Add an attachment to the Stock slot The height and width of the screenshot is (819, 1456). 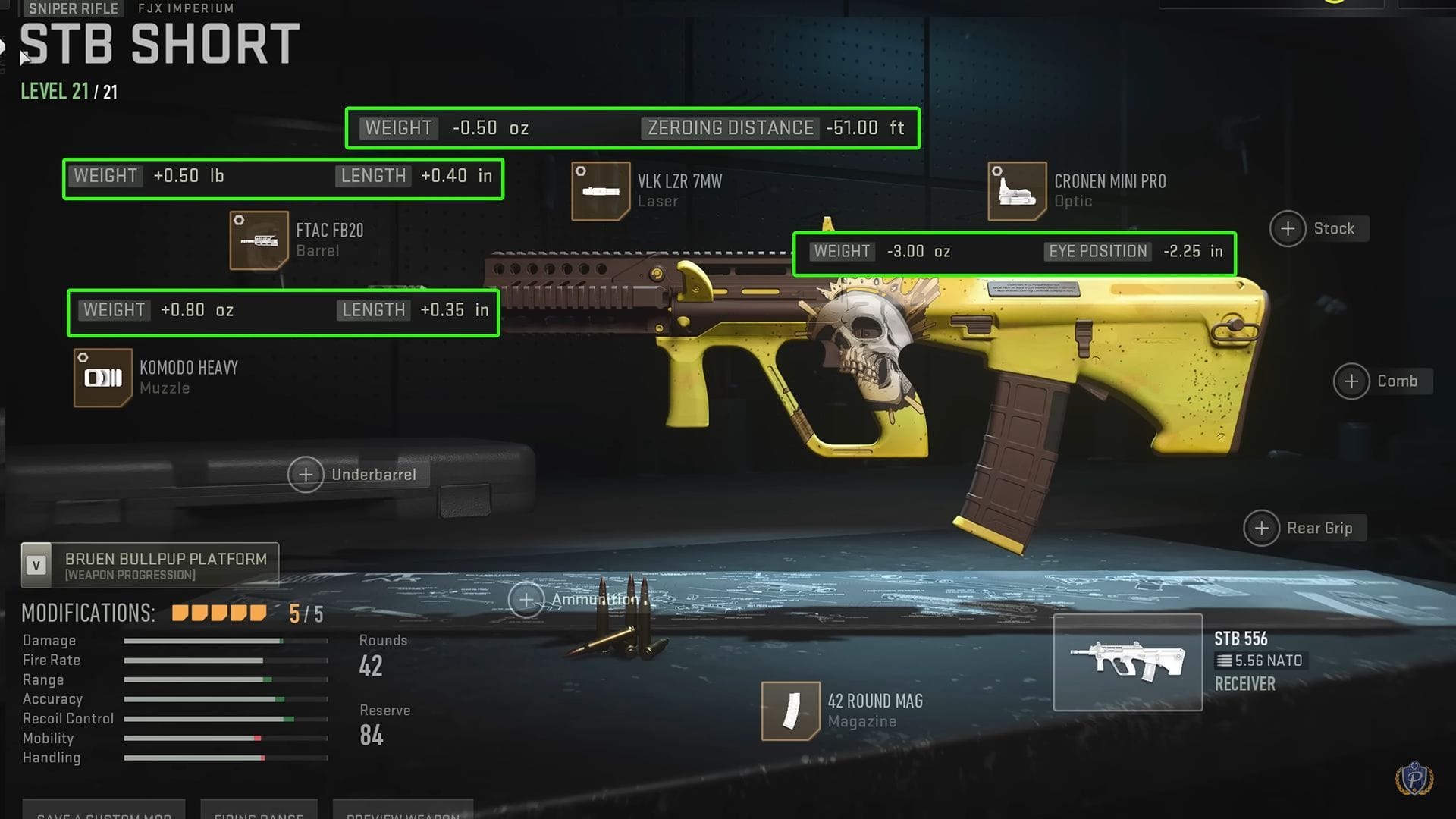click(x=1287, y=228)
